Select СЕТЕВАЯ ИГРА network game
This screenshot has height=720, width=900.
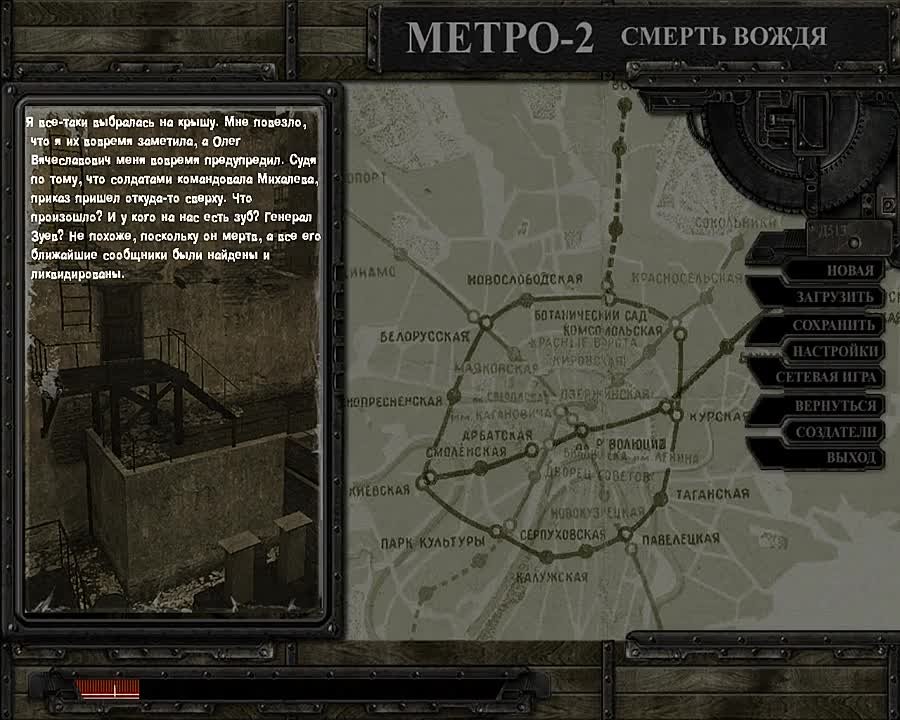coord(827,378)
